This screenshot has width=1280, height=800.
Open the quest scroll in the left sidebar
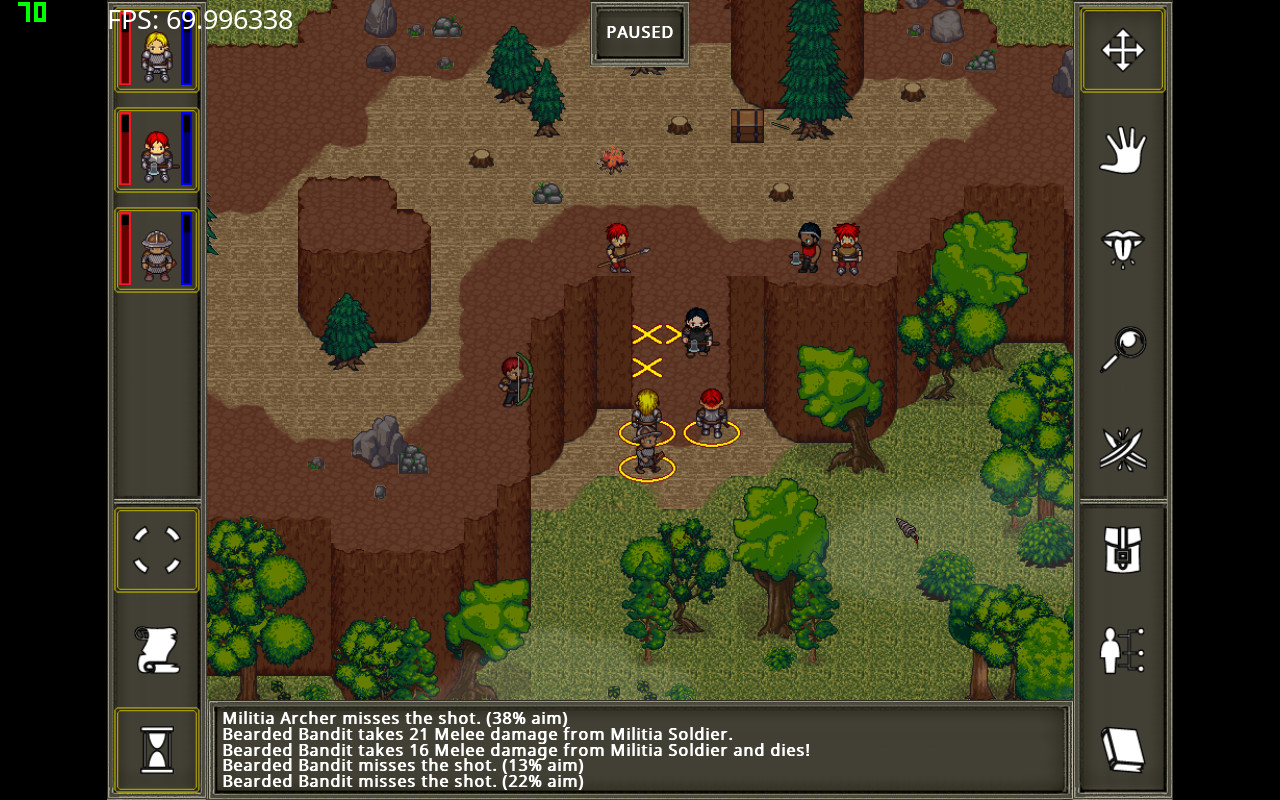156,648
